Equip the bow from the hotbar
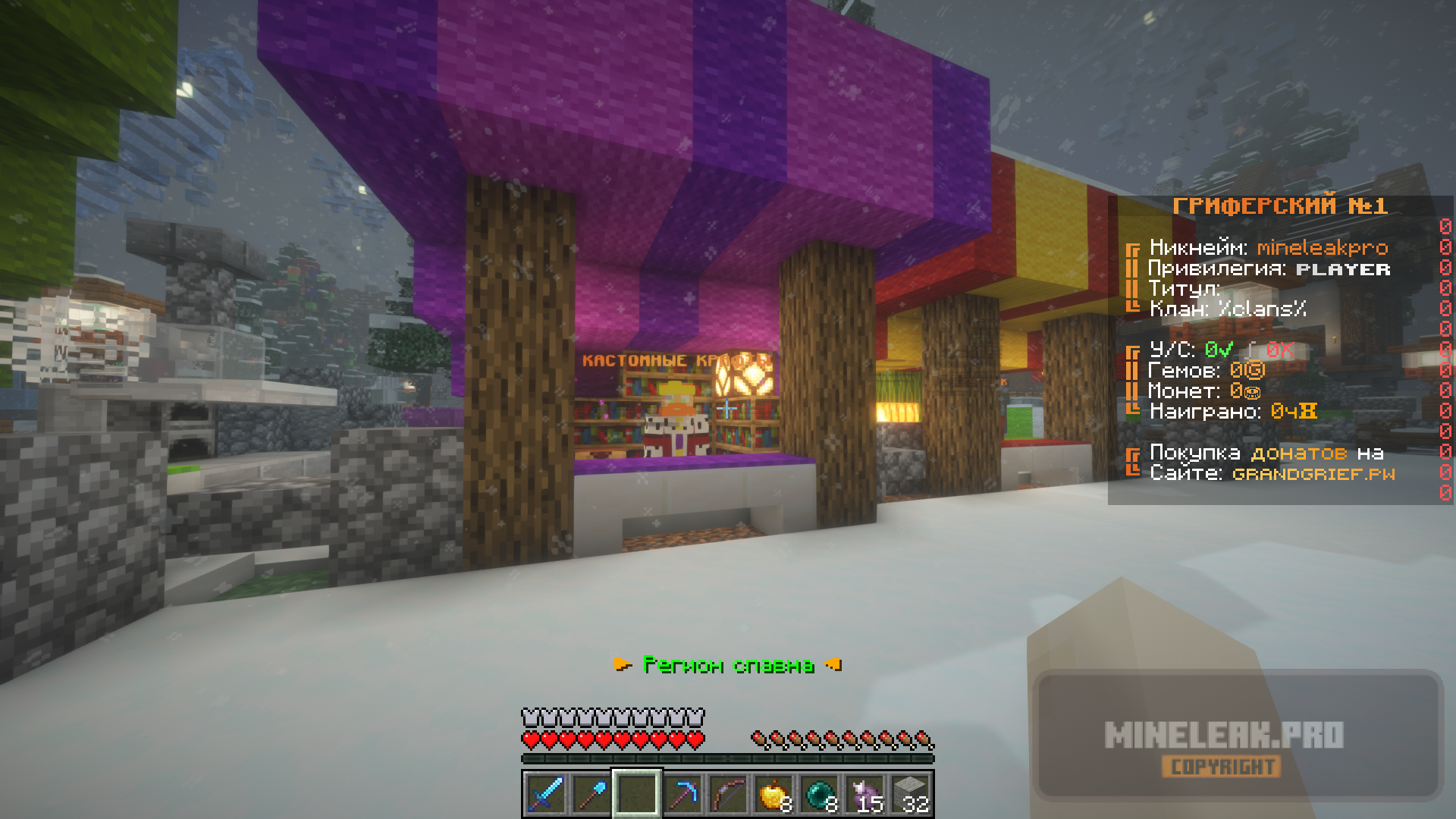This screenshot has width=1456, height=819. click(728, 794)
